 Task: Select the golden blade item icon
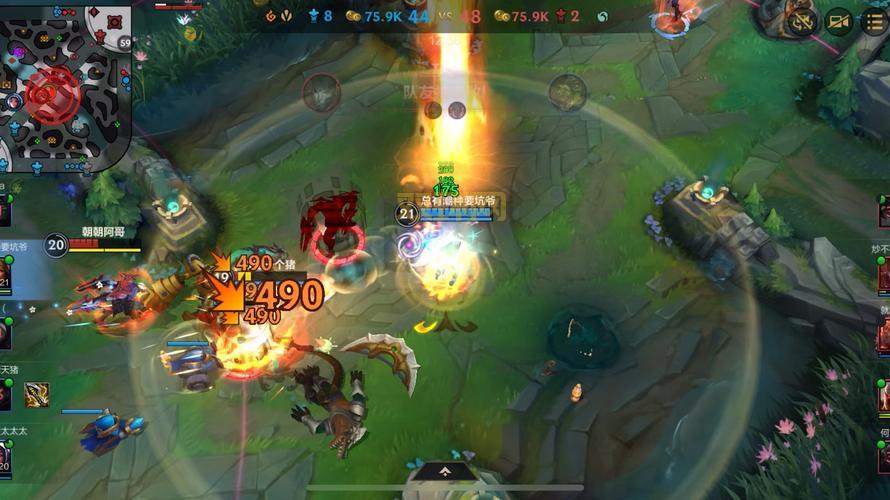click(37, 395)
